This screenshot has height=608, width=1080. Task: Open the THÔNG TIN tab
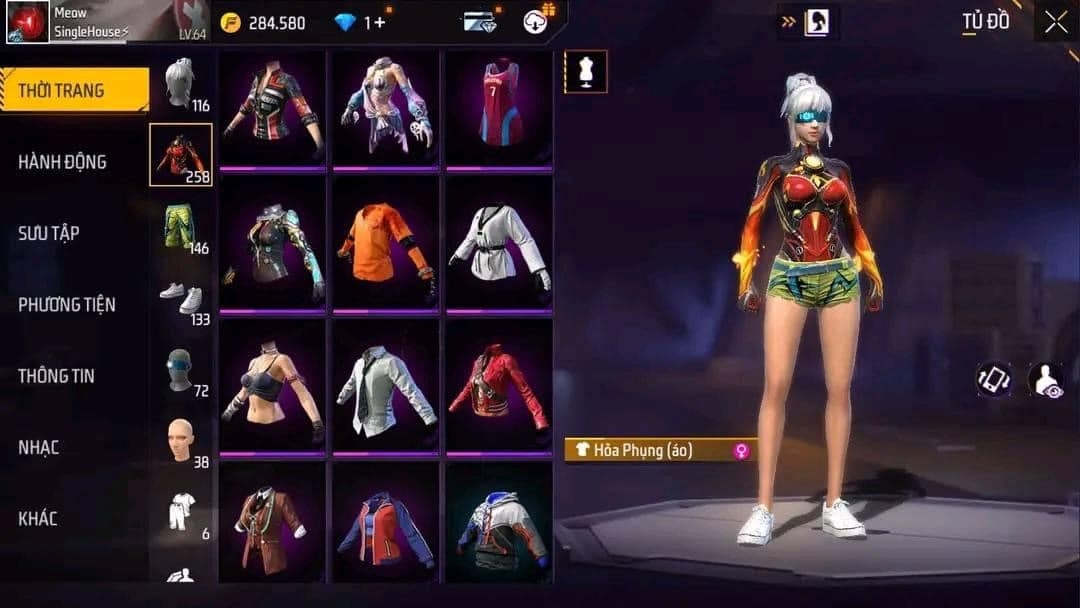click(56, 376)
